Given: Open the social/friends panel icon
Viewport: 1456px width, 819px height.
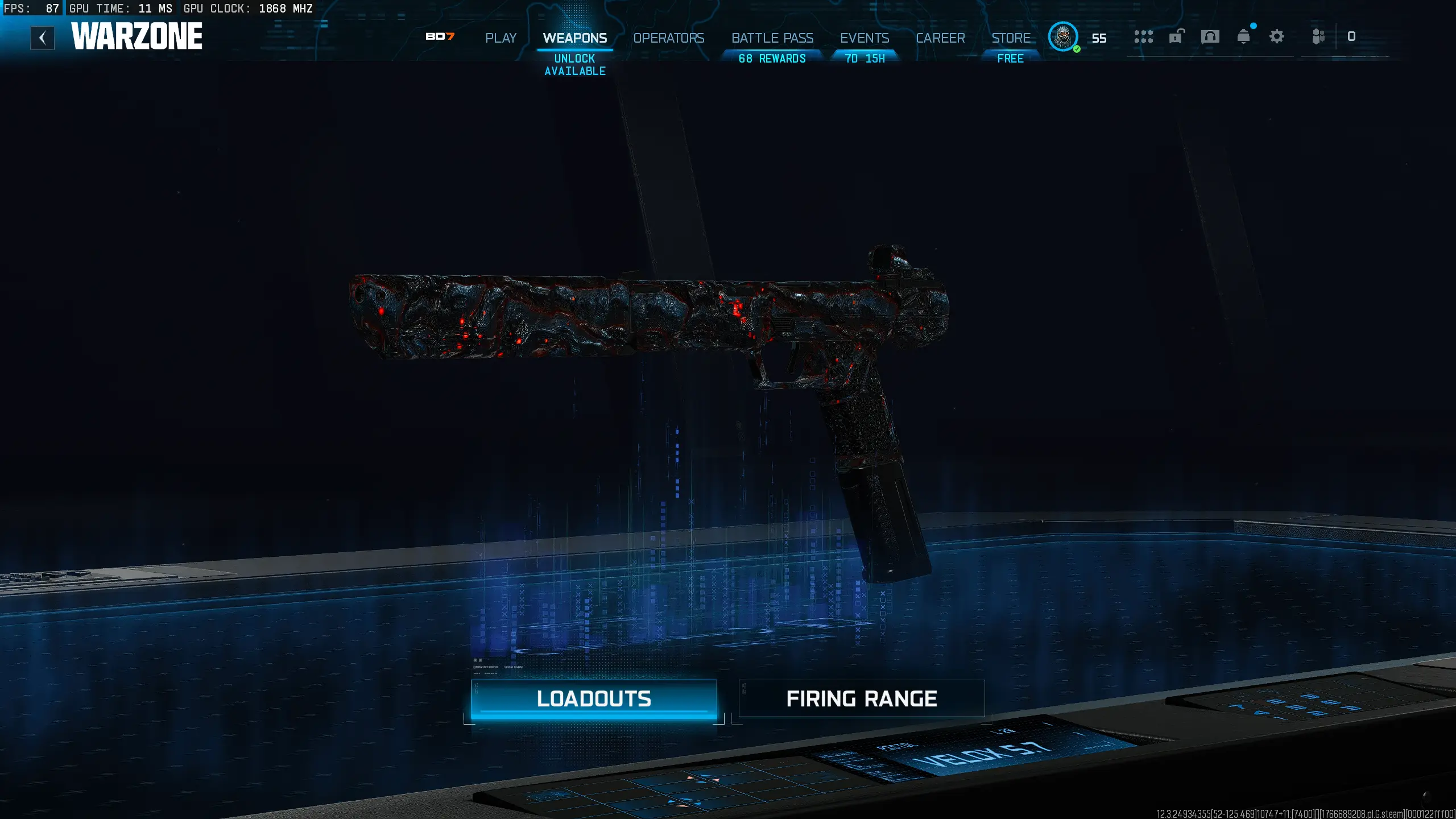Looking at the screenshot, I should click(1318, 36).
